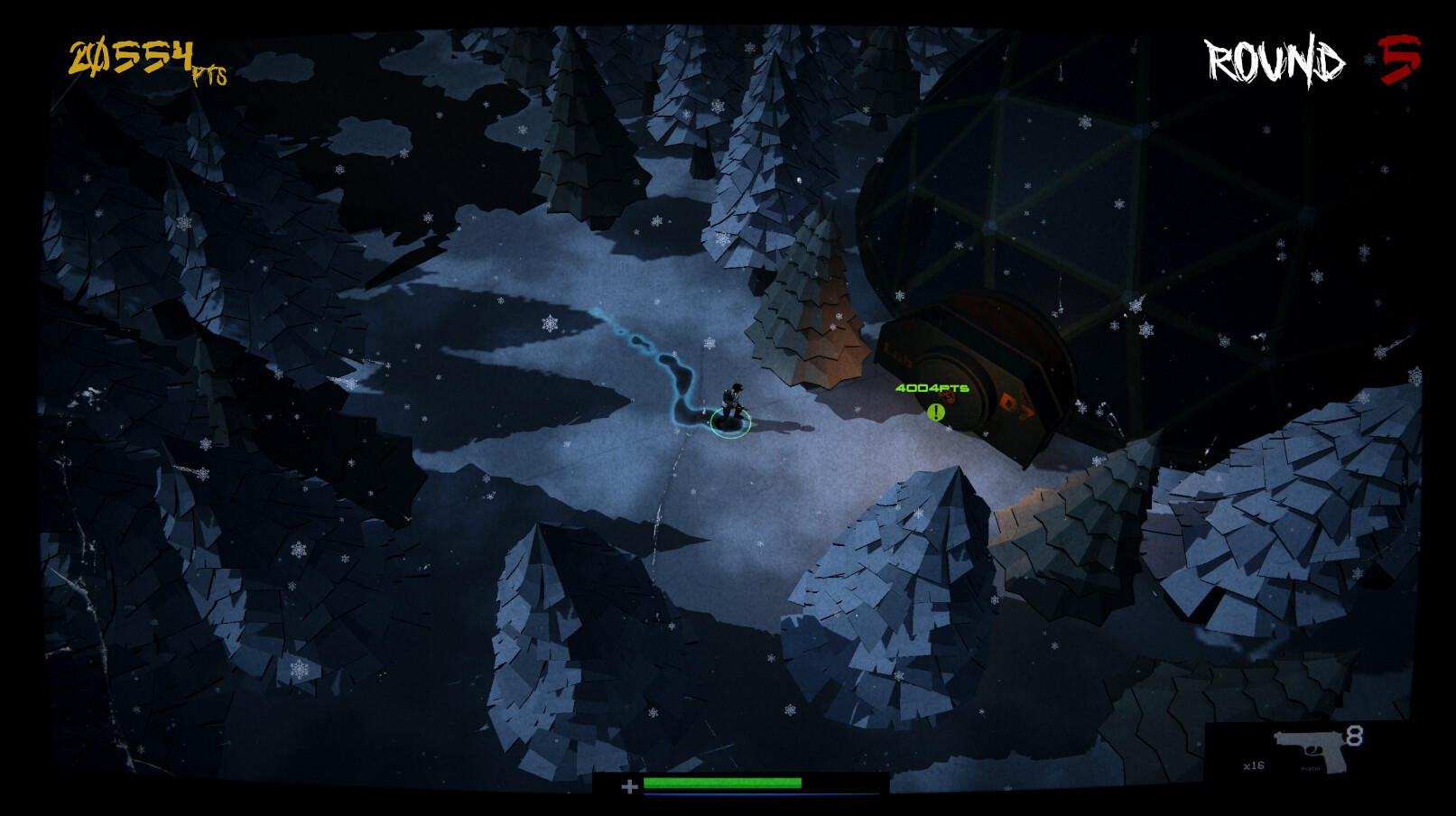Click the x16 reserve ammo count
1456x816 pixels.
tap(1254, 765)
